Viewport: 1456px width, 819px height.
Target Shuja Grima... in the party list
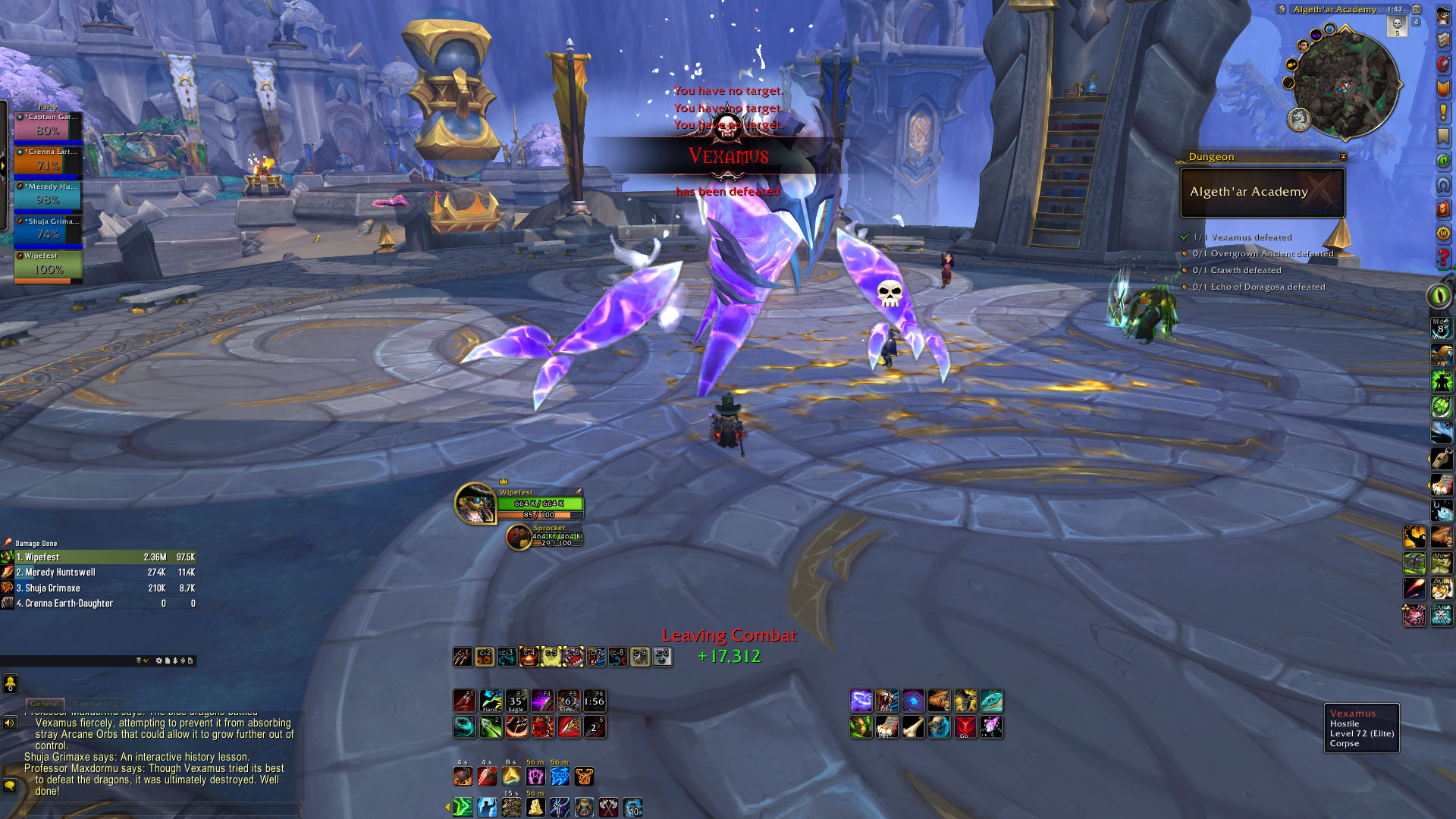coord(49,231)
